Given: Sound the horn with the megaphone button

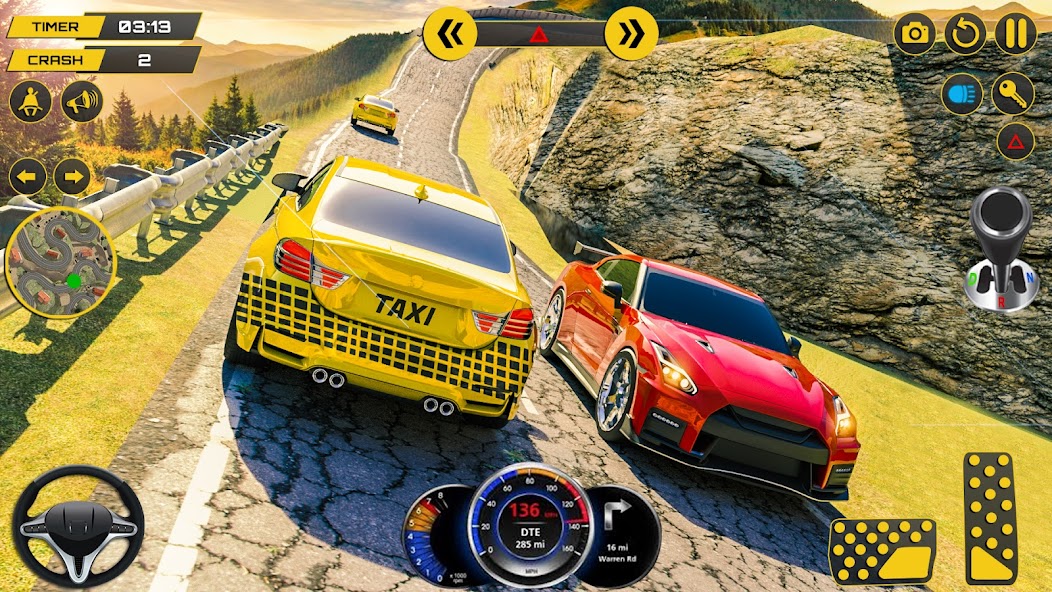Looking at the screenshot, I should coord(82,101).
